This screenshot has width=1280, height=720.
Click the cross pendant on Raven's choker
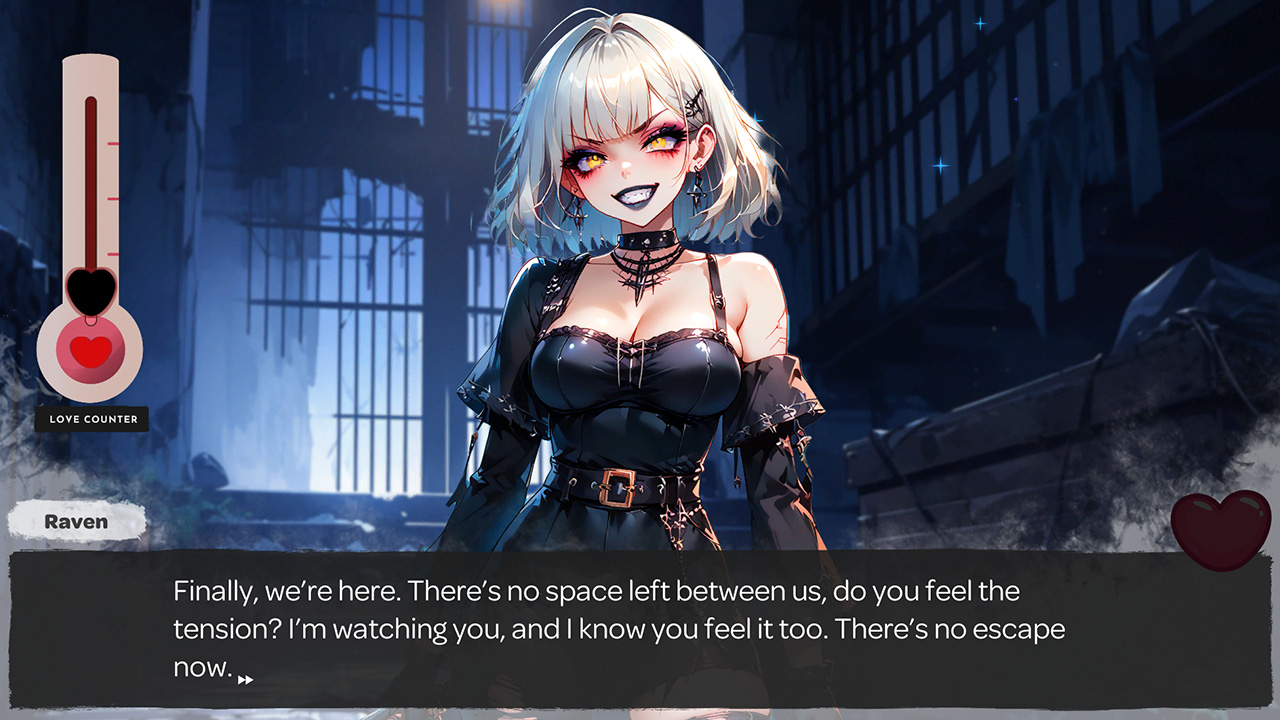(x=640, y=282)
